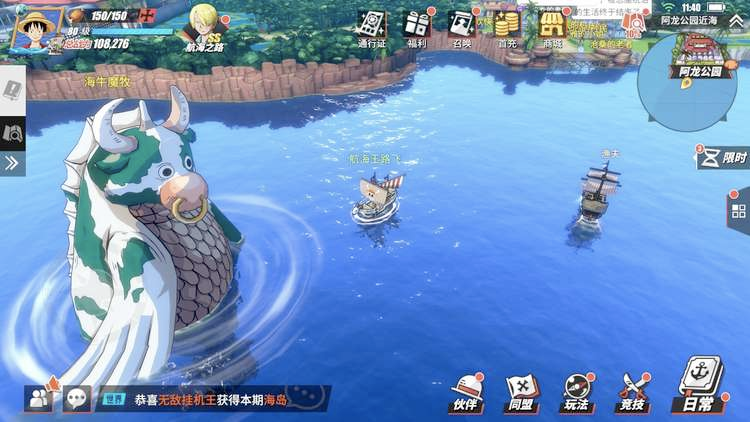This screenshot has height=422, width=750.
Task: Open the 限时 hourglass limited-time events
Action: (724, 158)
